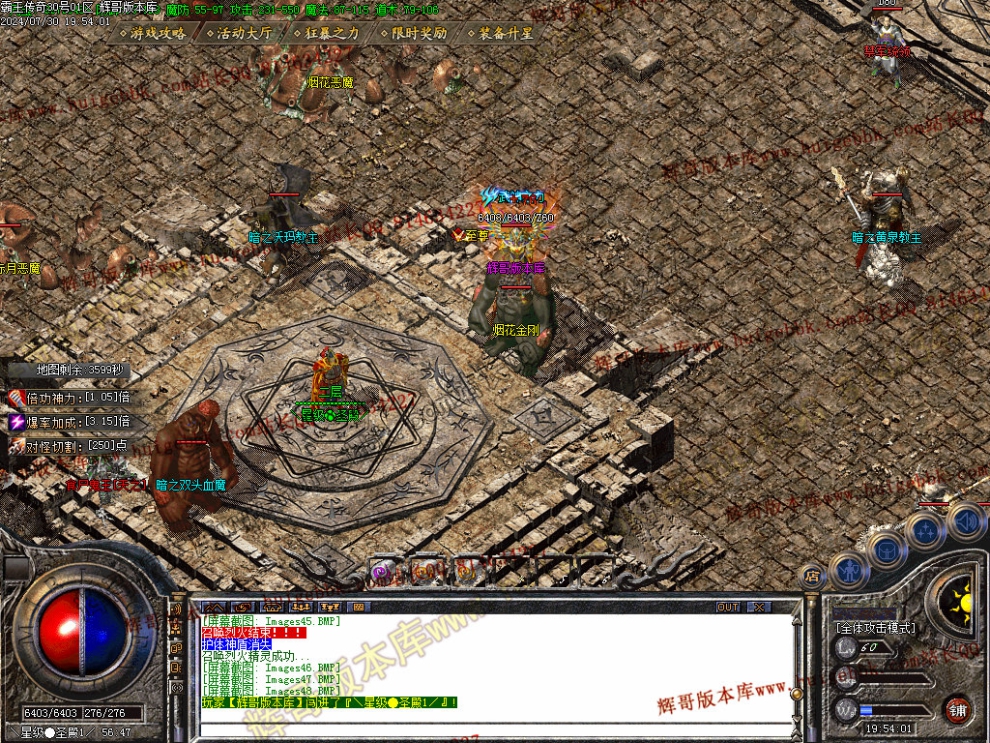990x743 pixels.
Task: Switch the 全体攻击模式 attack mode label
Action: coord(875,628)
